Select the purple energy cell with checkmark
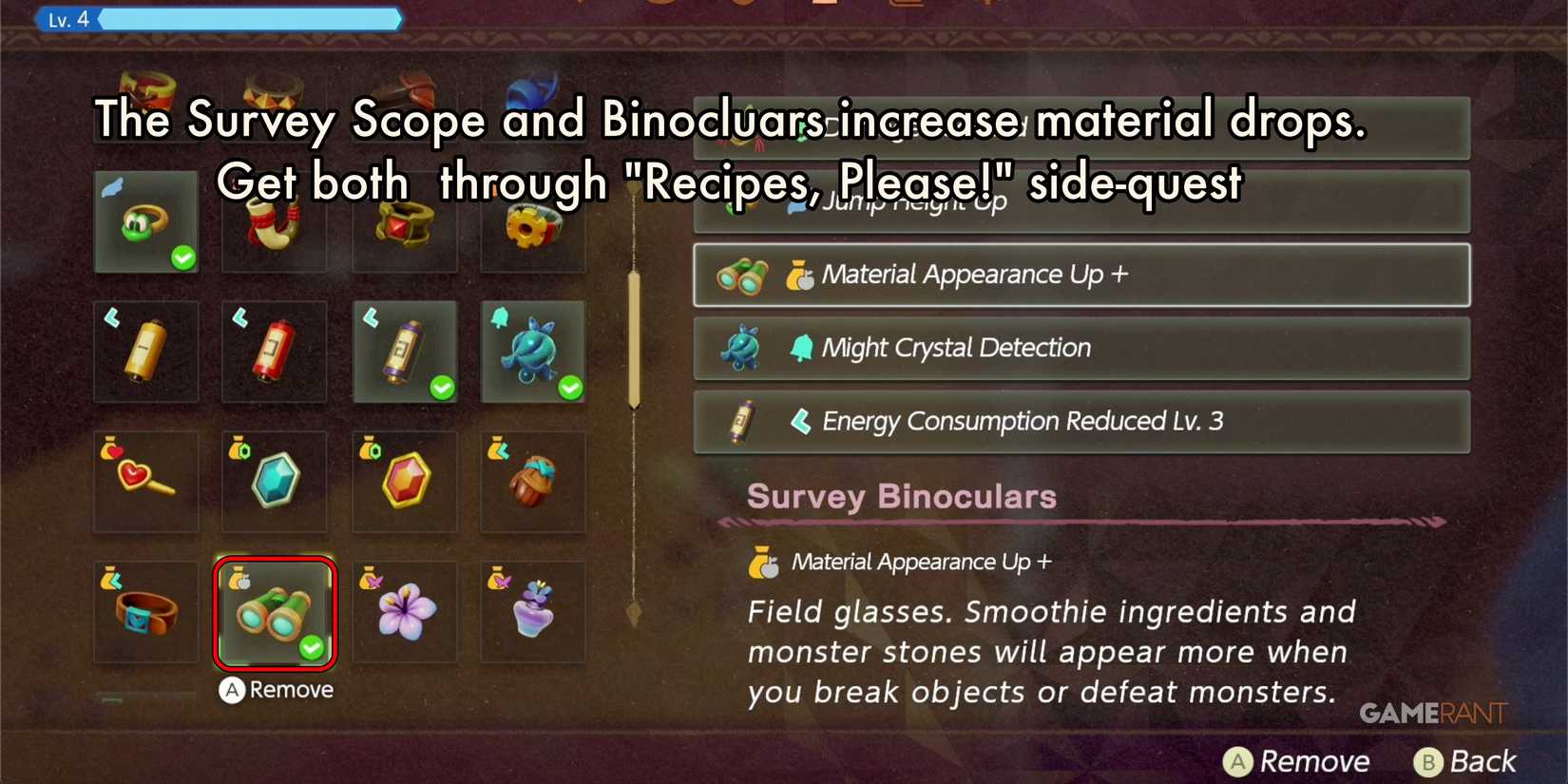The image size is (1568, 784). click(404, 352)
